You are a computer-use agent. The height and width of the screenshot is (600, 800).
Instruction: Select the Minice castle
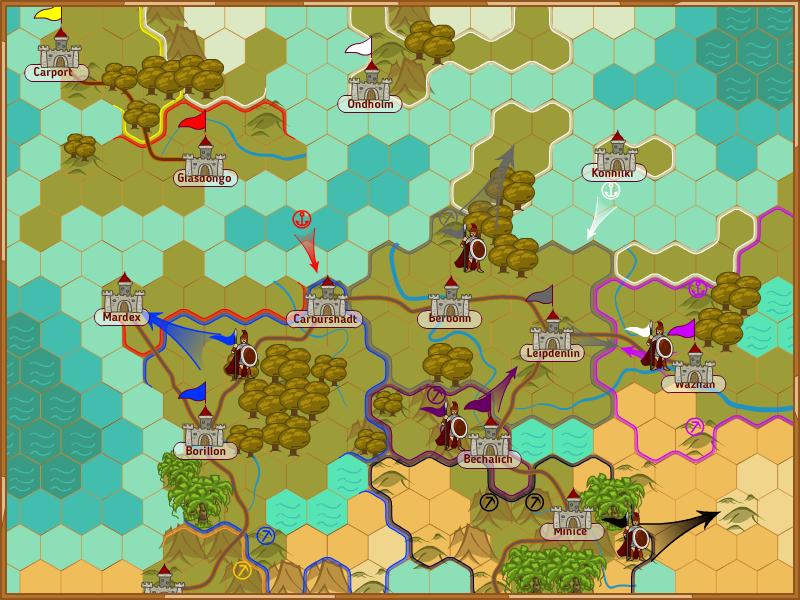[x=572, y=512]
